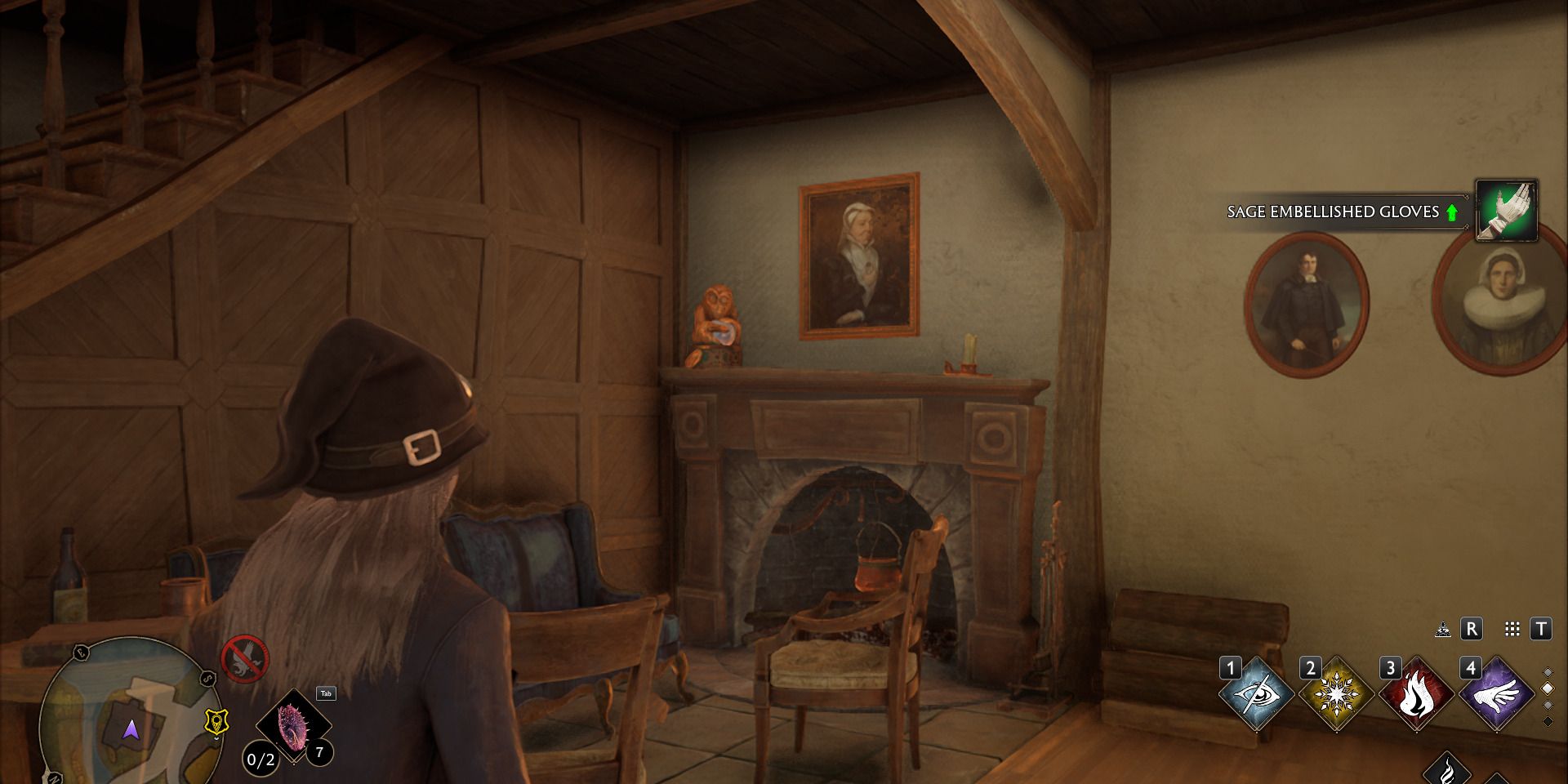Click the spell set grid icon beside T

[1512, 629]
